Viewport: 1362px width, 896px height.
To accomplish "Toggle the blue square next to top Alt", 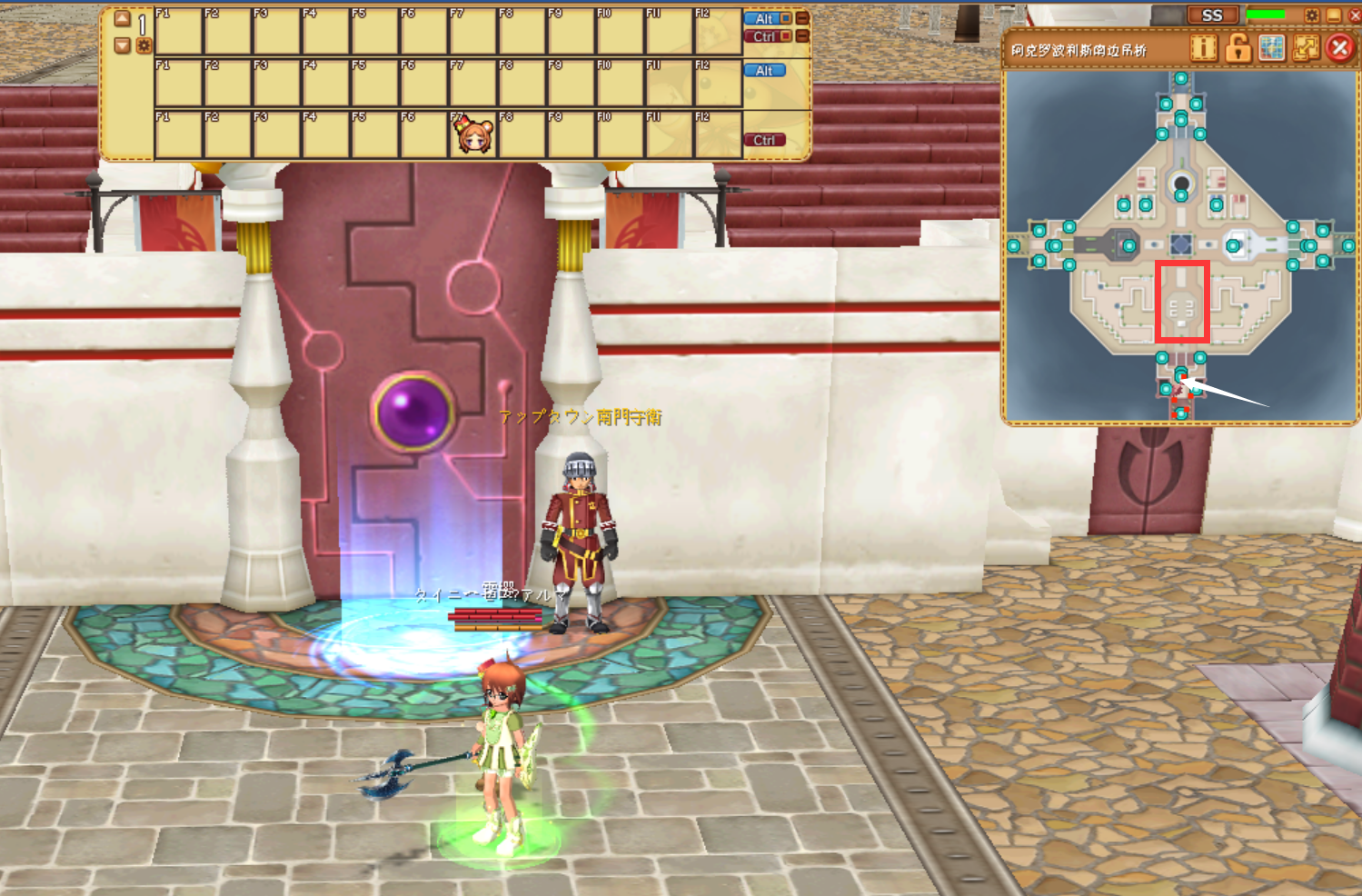I will click(786, 18).
